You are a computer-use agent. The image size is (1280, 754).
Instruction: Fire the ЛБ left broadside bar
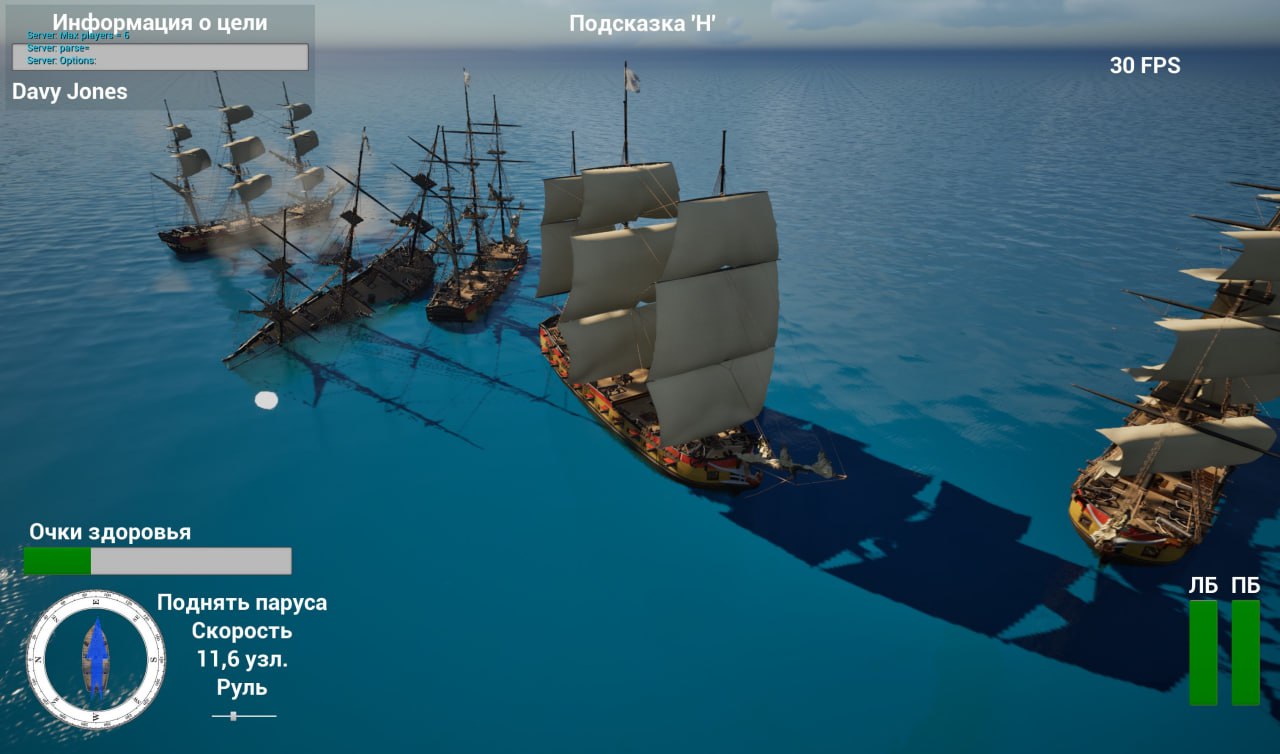click(x=1203, y=652)
